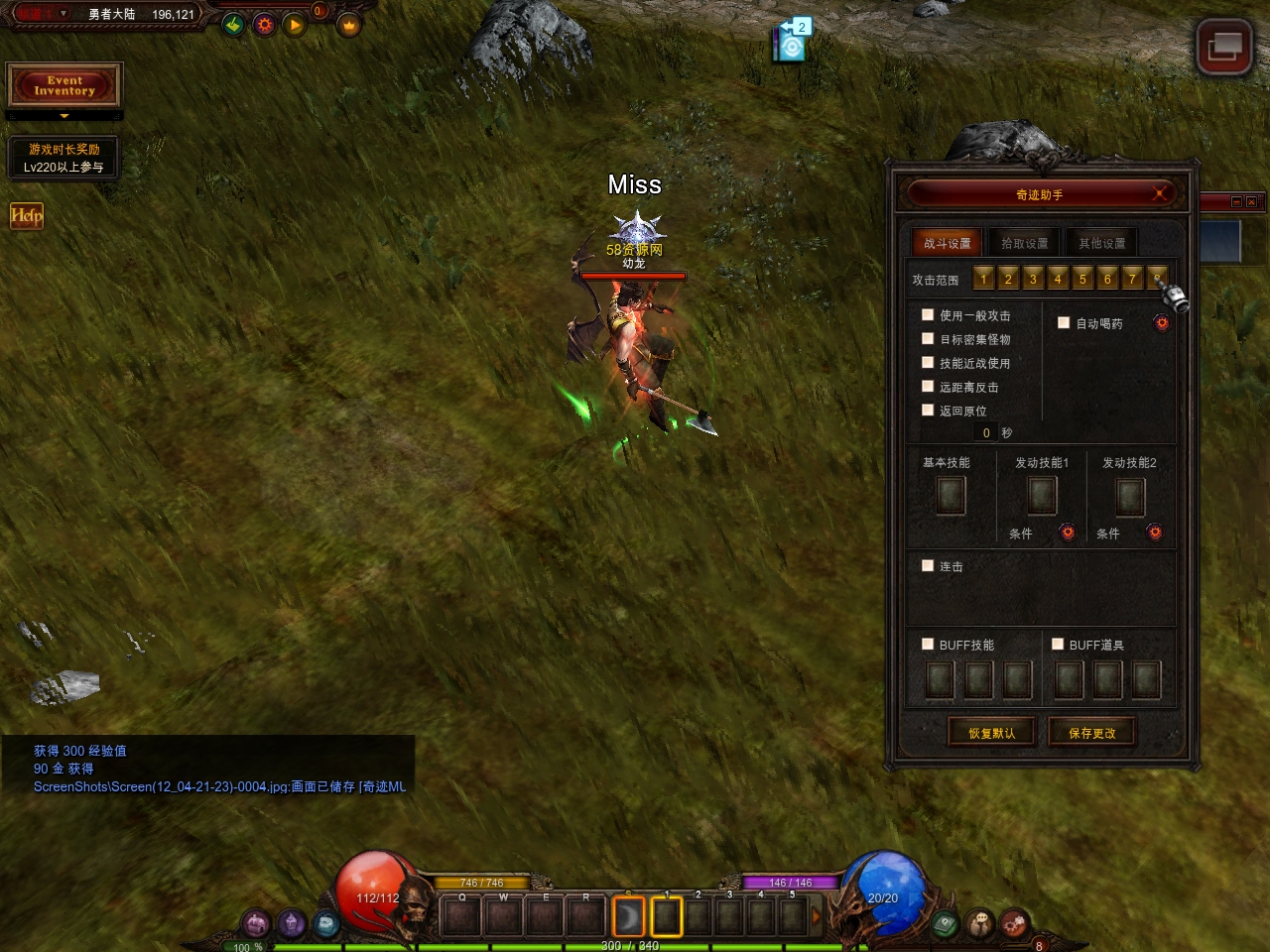Tick the 目标密集怪物 option

[928, 339]
